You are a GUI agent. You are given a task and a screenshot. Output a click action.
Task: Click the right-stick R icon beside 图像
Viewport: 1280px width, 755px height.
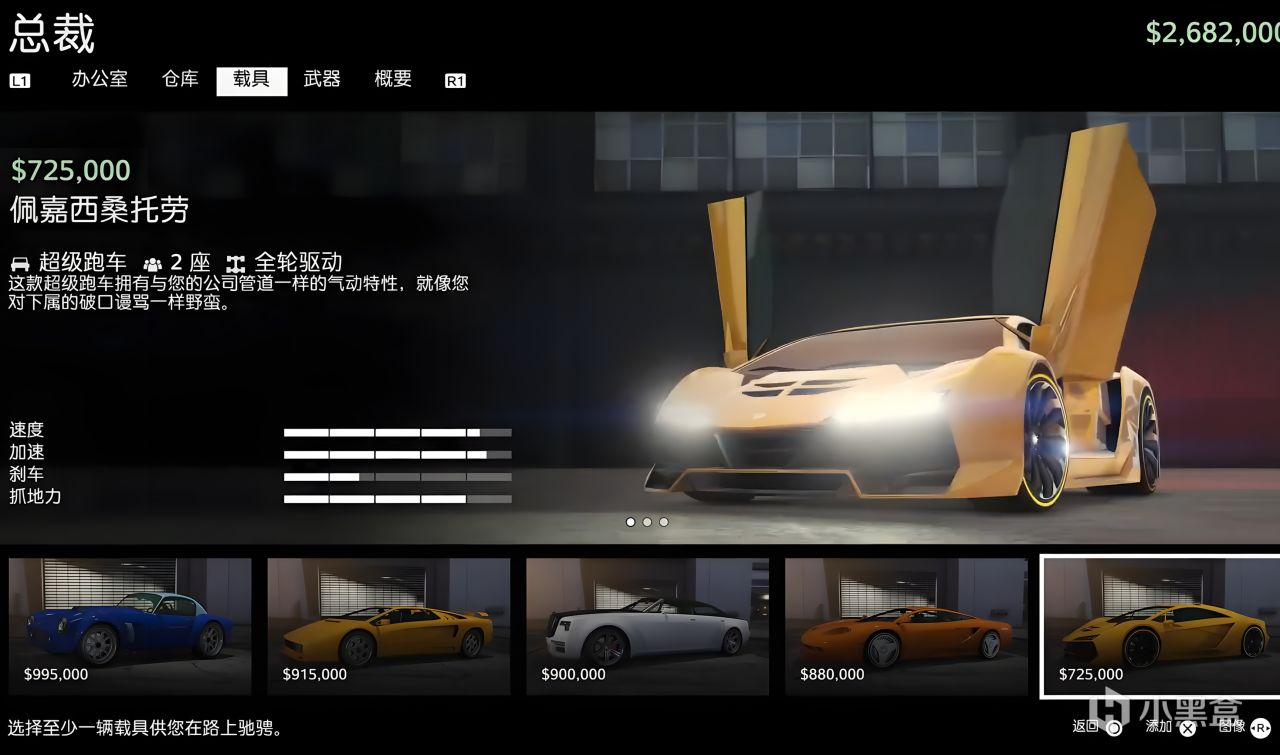coord(1263,728)
